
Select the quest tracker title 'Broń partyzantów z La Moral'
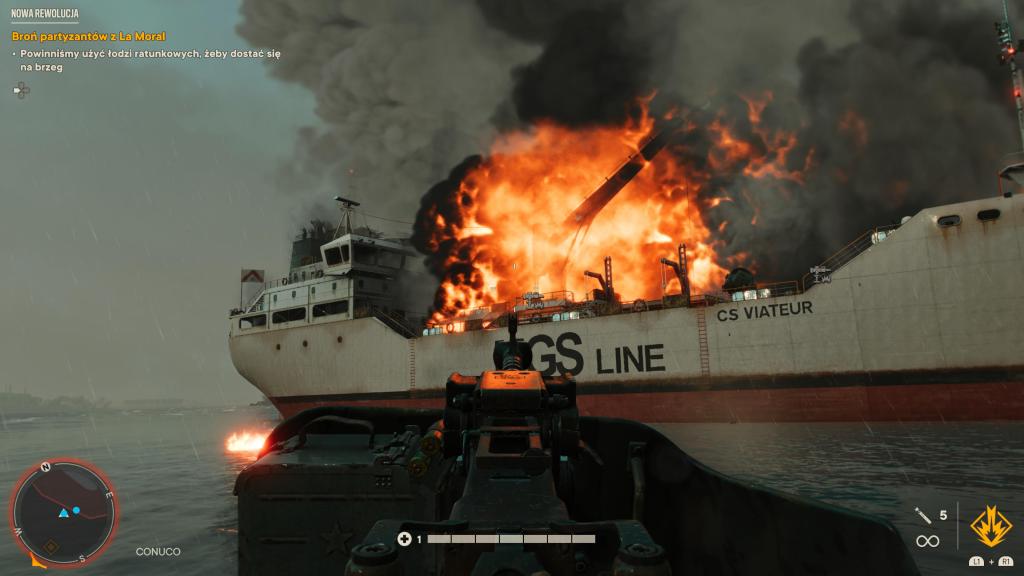point(89,36)
